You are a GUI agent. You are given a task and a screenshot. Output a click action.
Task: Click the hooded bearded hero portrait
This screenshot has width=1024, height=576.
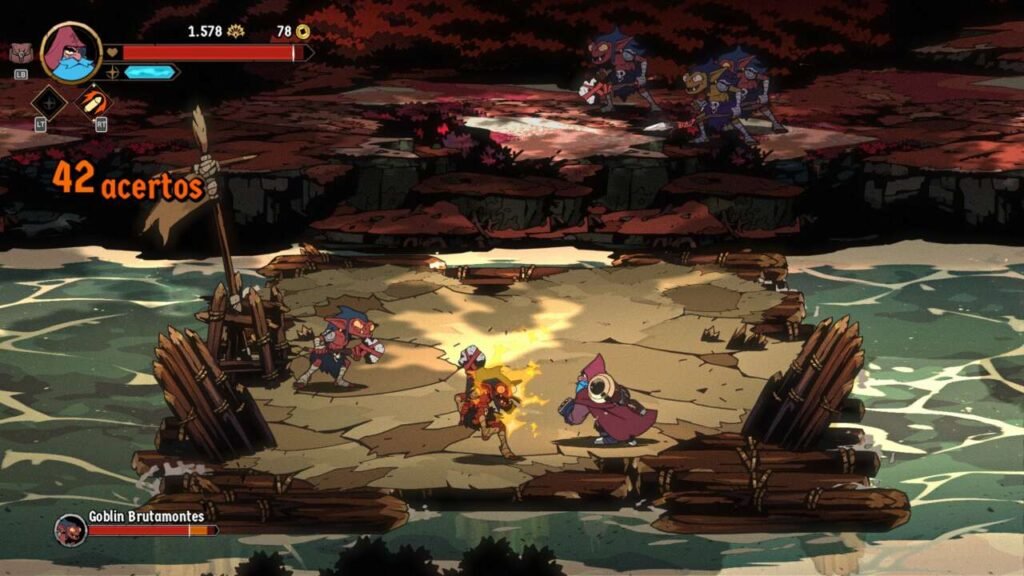coord(71,52)
